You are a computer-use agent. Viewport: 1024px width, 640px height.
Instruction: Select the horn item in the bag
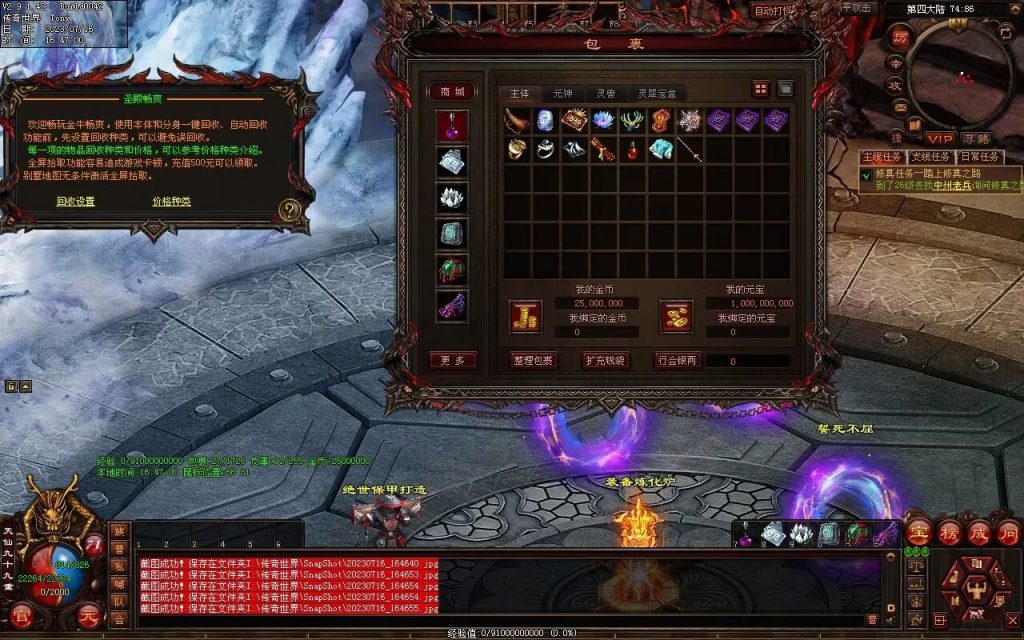coord(517,121)
